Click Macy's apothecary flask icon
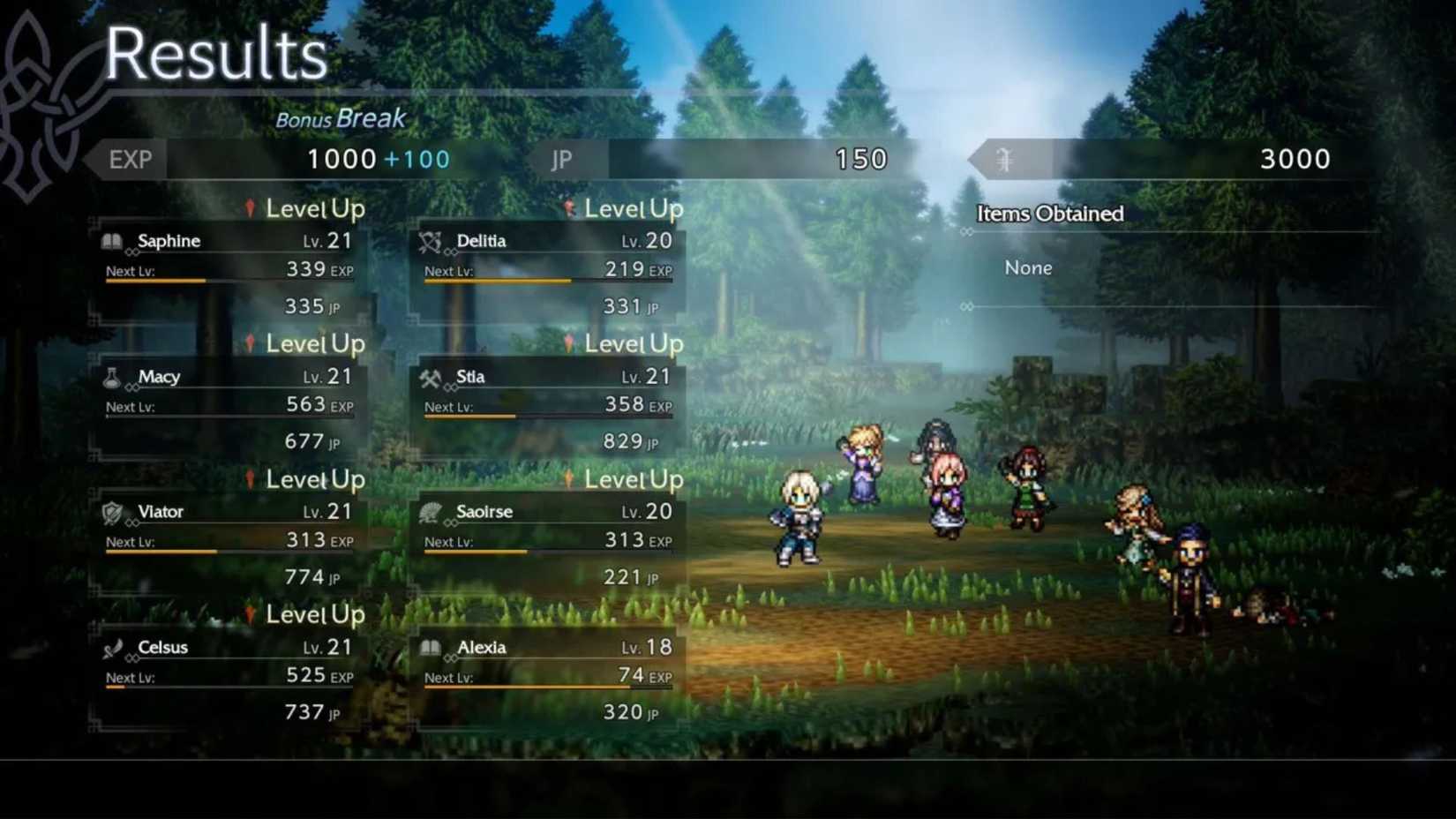This screenshot has width=1456, height=819. [112, 376]
